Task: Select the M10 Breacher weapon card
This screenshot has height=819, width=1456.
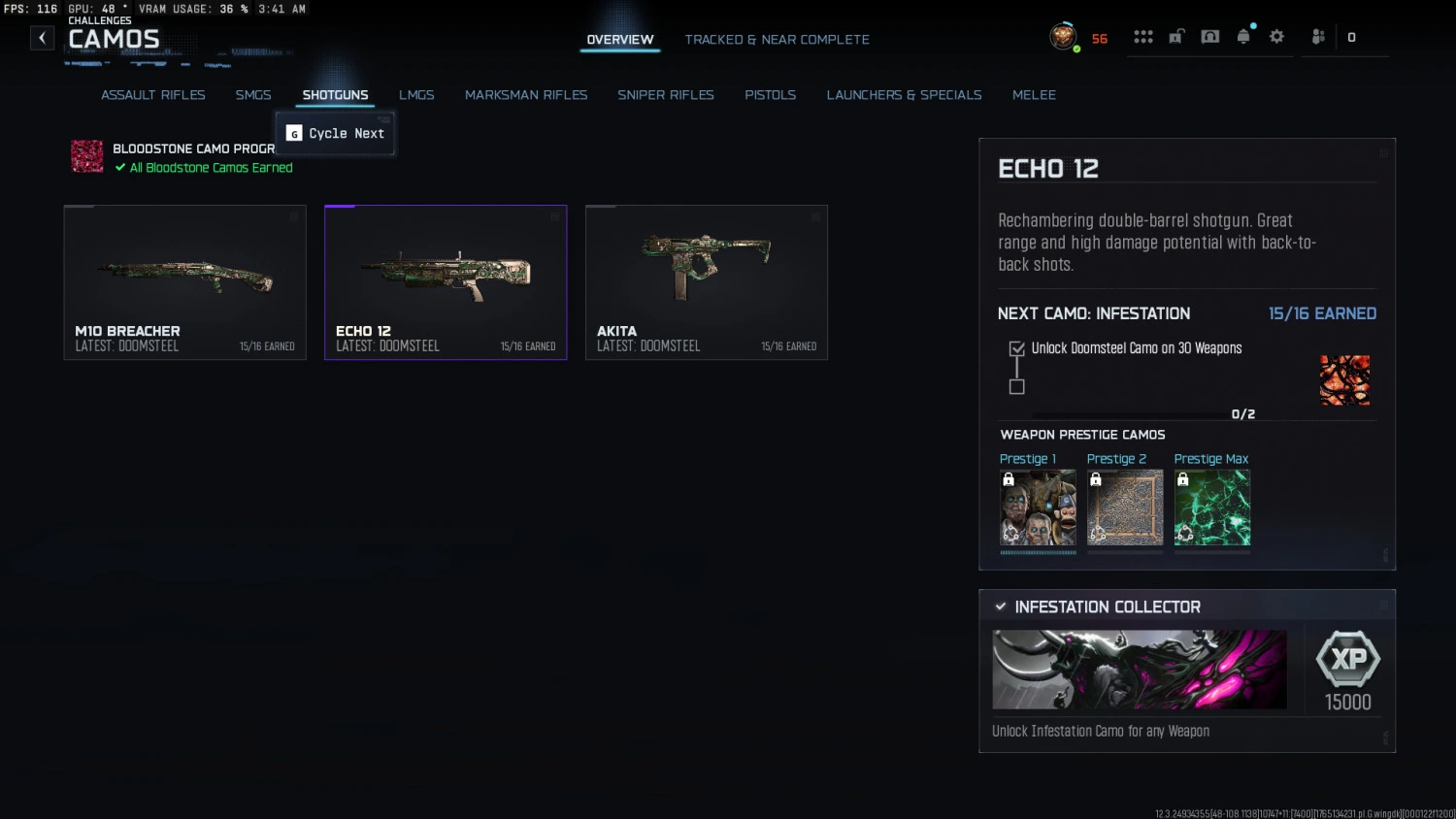Action: coord(184,281)
